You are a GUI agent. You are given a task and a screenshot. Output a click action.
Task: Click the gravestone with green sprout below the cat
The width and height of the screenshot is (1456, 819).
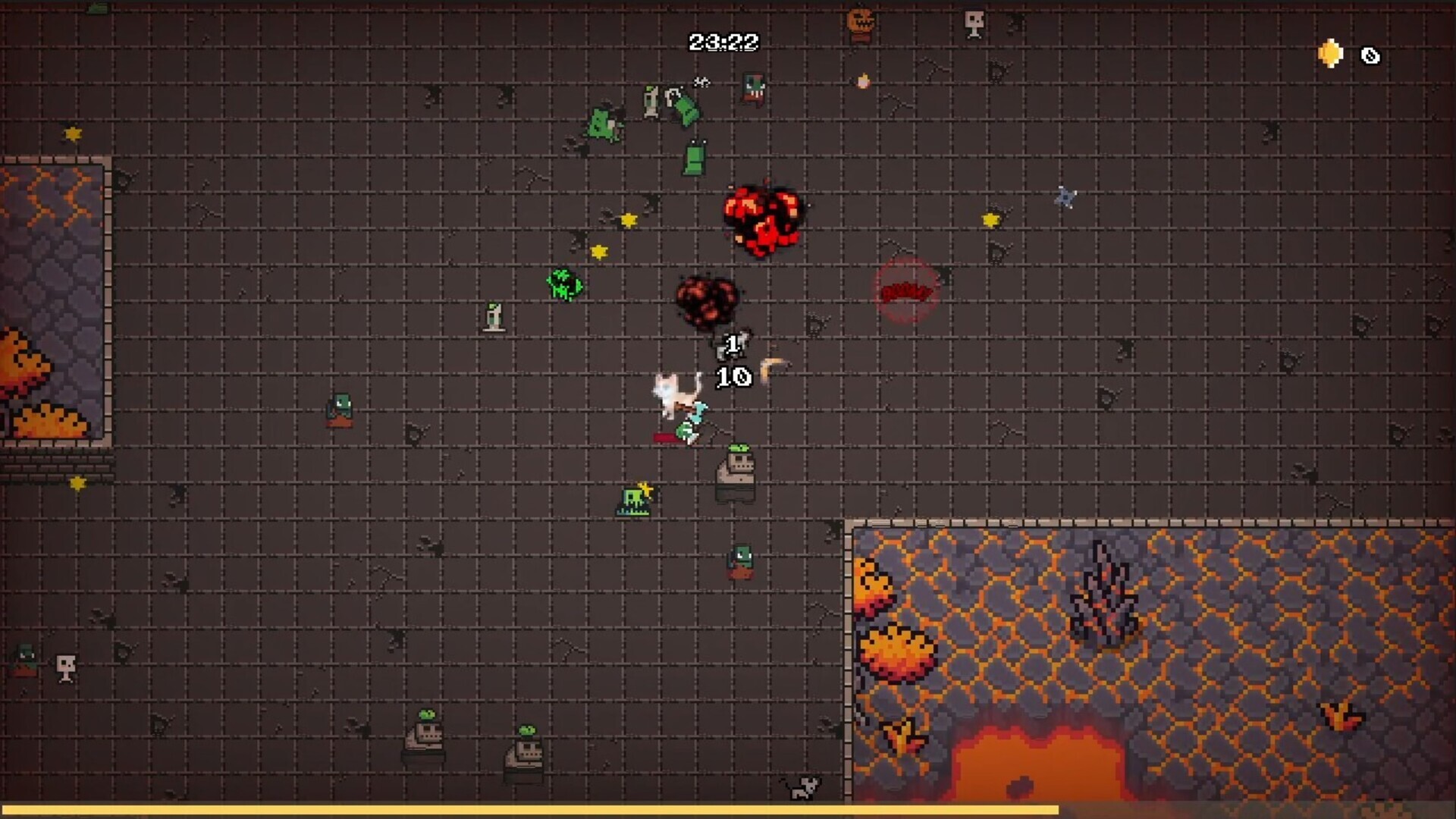737,474
